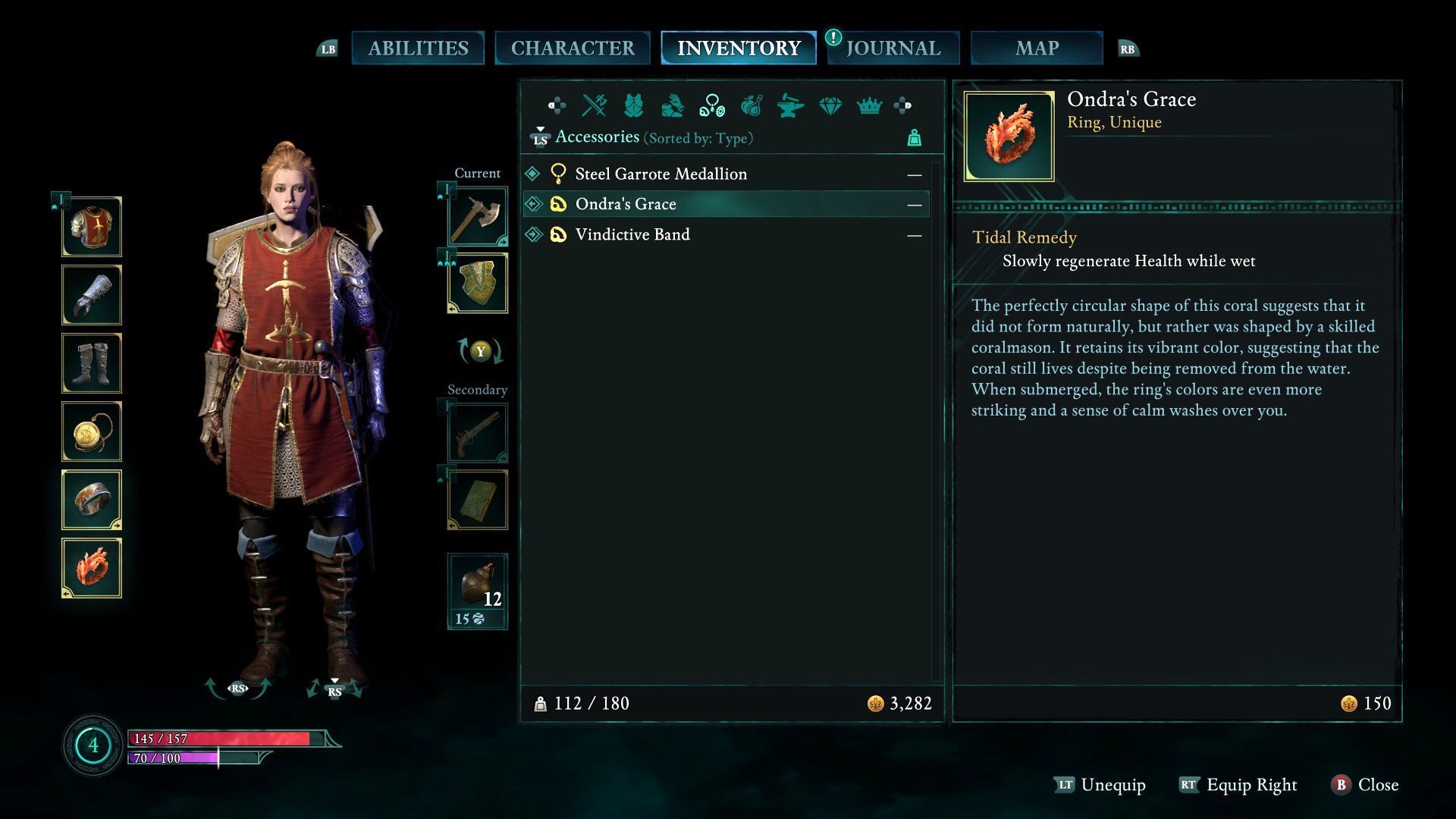The image size is (1456, 819).
Task: Select the equipped boots slot
Action: pos(92,363)
